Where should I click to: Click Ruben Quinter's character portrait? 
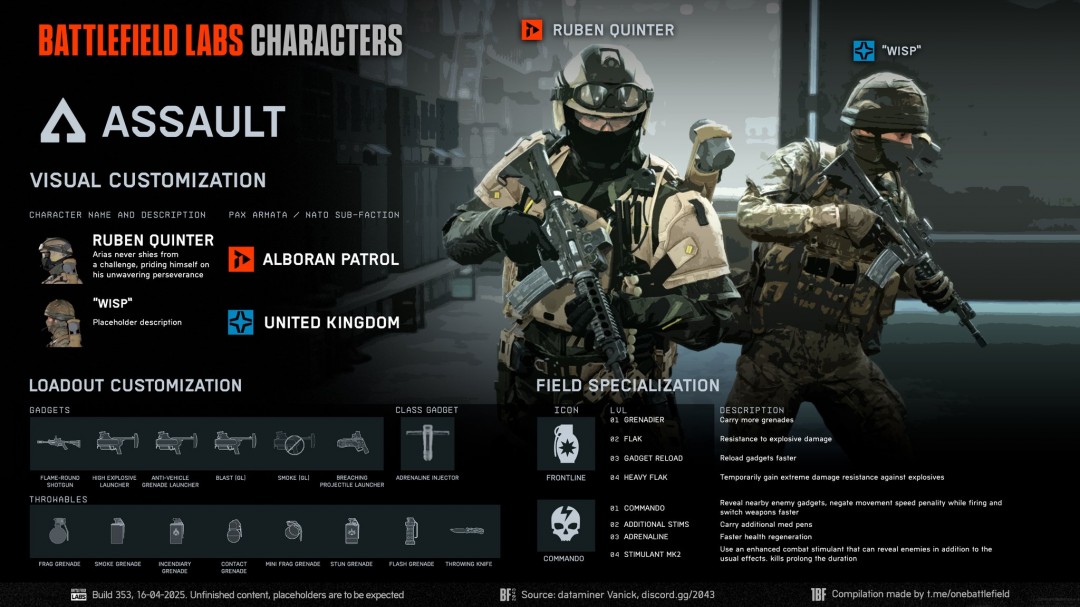61,259
